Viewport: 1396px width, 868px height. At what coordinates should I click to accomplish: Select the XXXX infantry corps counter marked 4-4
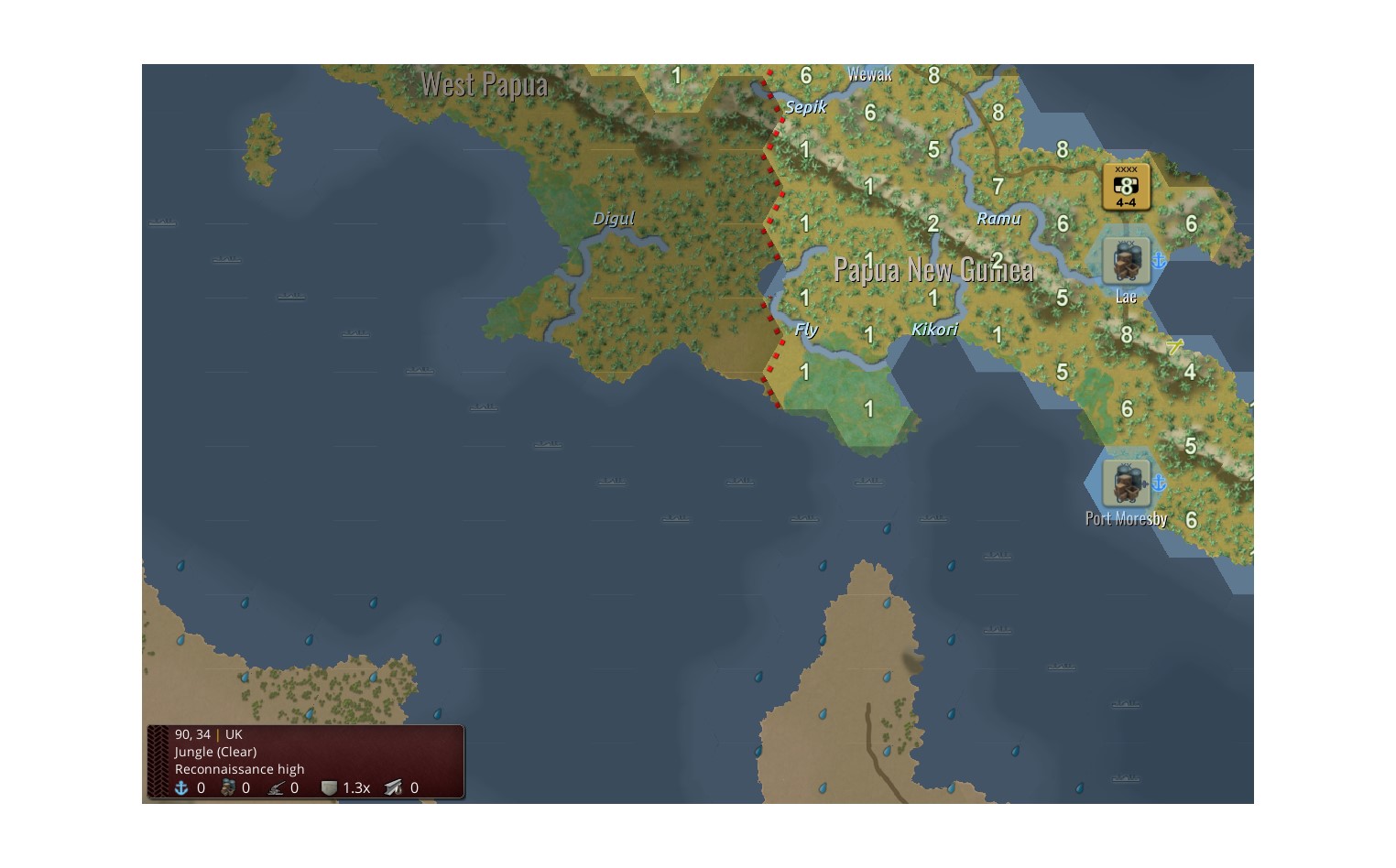[x=1126, y=186]
